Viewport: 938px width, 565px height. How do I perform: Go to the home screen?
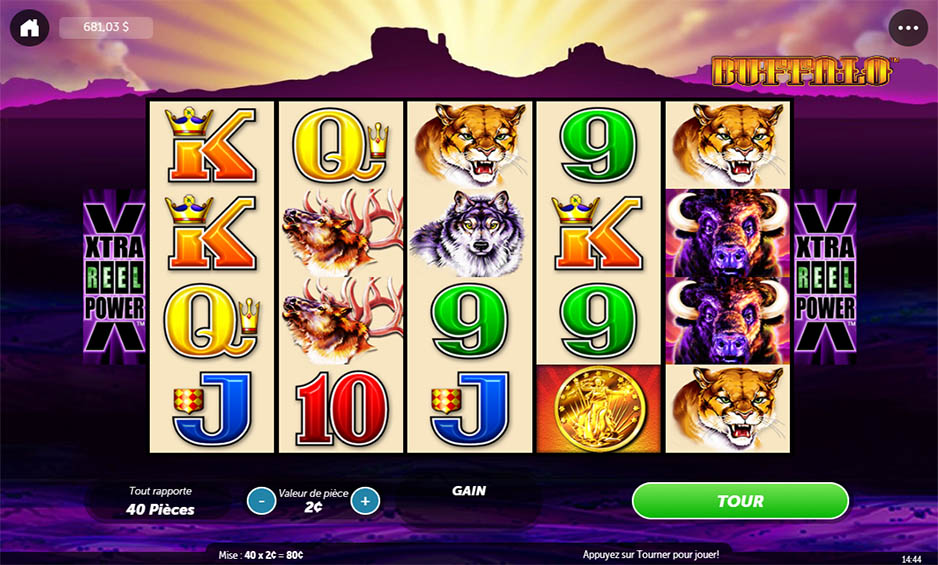pos(30,28)
